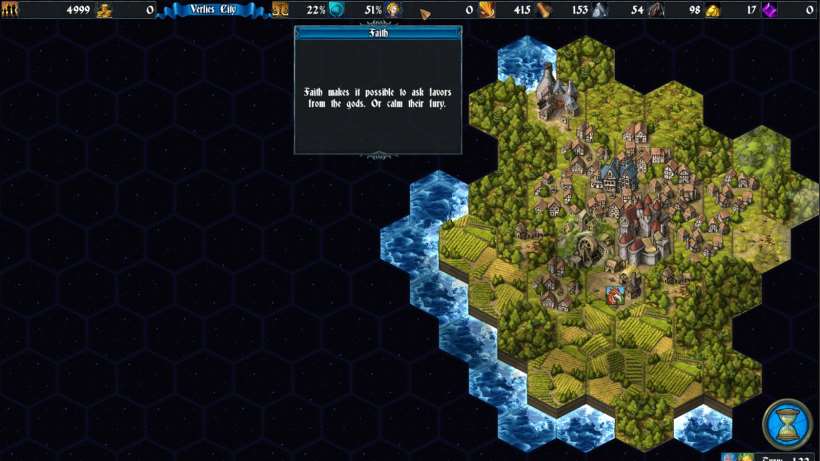
Task: Select the gold ore resource icon
Action: [712, 10]
